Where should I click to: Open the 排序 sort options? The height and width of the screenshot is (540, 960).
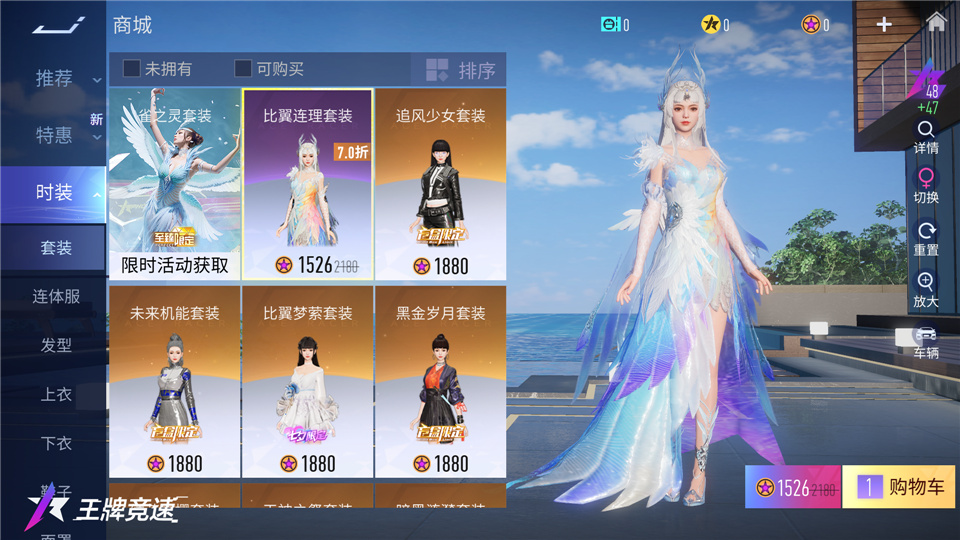[460, 70]
